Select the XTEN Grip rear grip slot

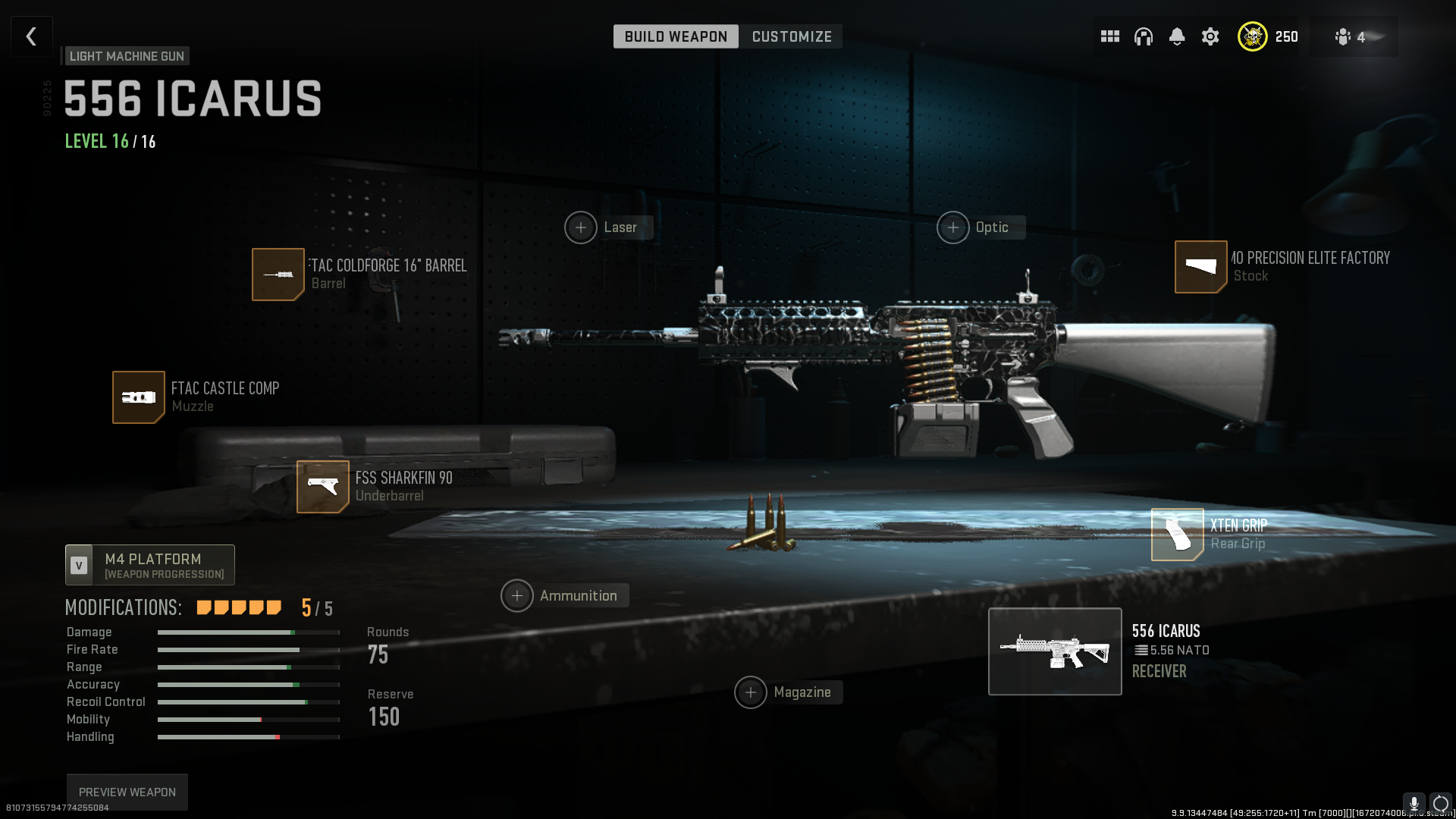(x=1178, y=535)
